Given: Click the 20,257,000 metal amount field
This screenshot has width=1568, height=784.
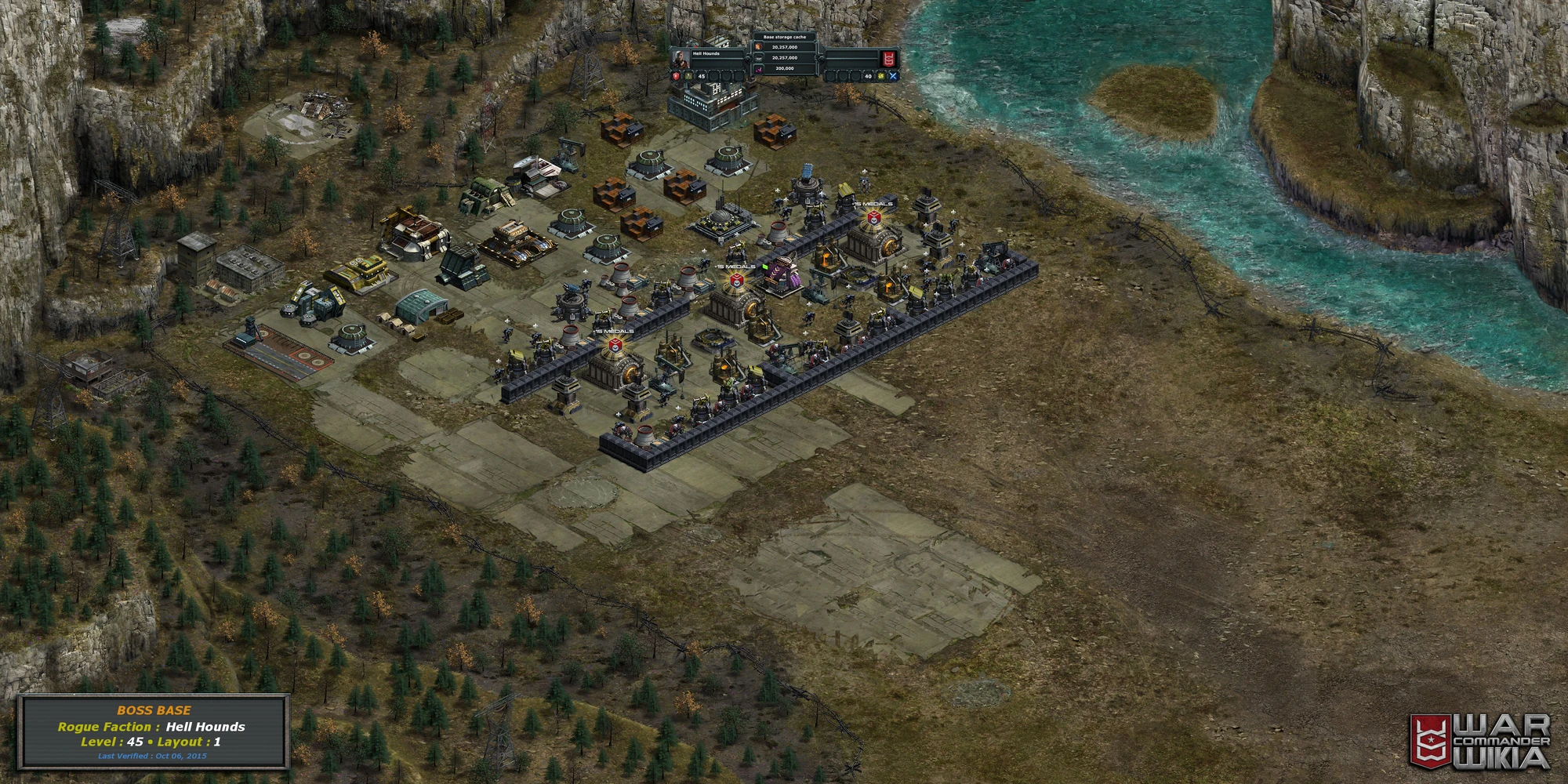Looking at the screenshot, I should [786, 46].
